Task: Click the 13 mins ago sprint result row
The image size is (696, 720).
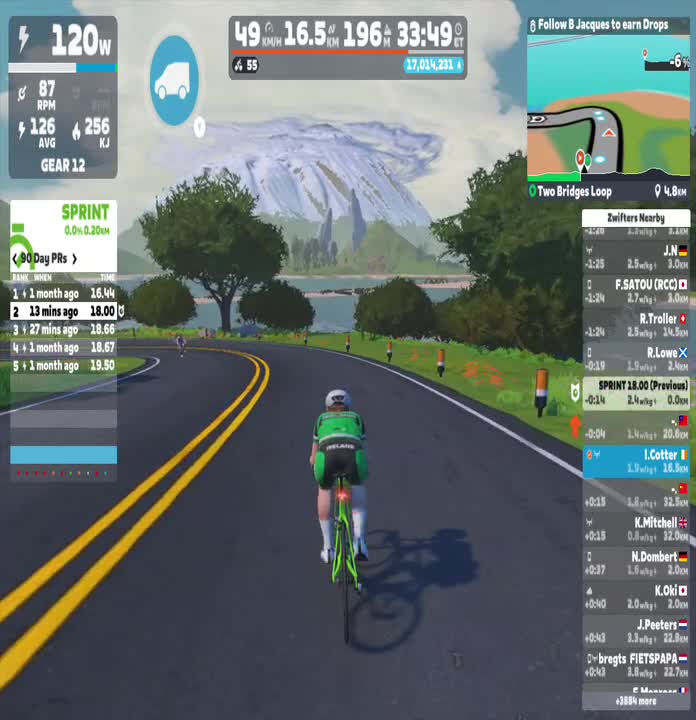Action: (63, 311)
